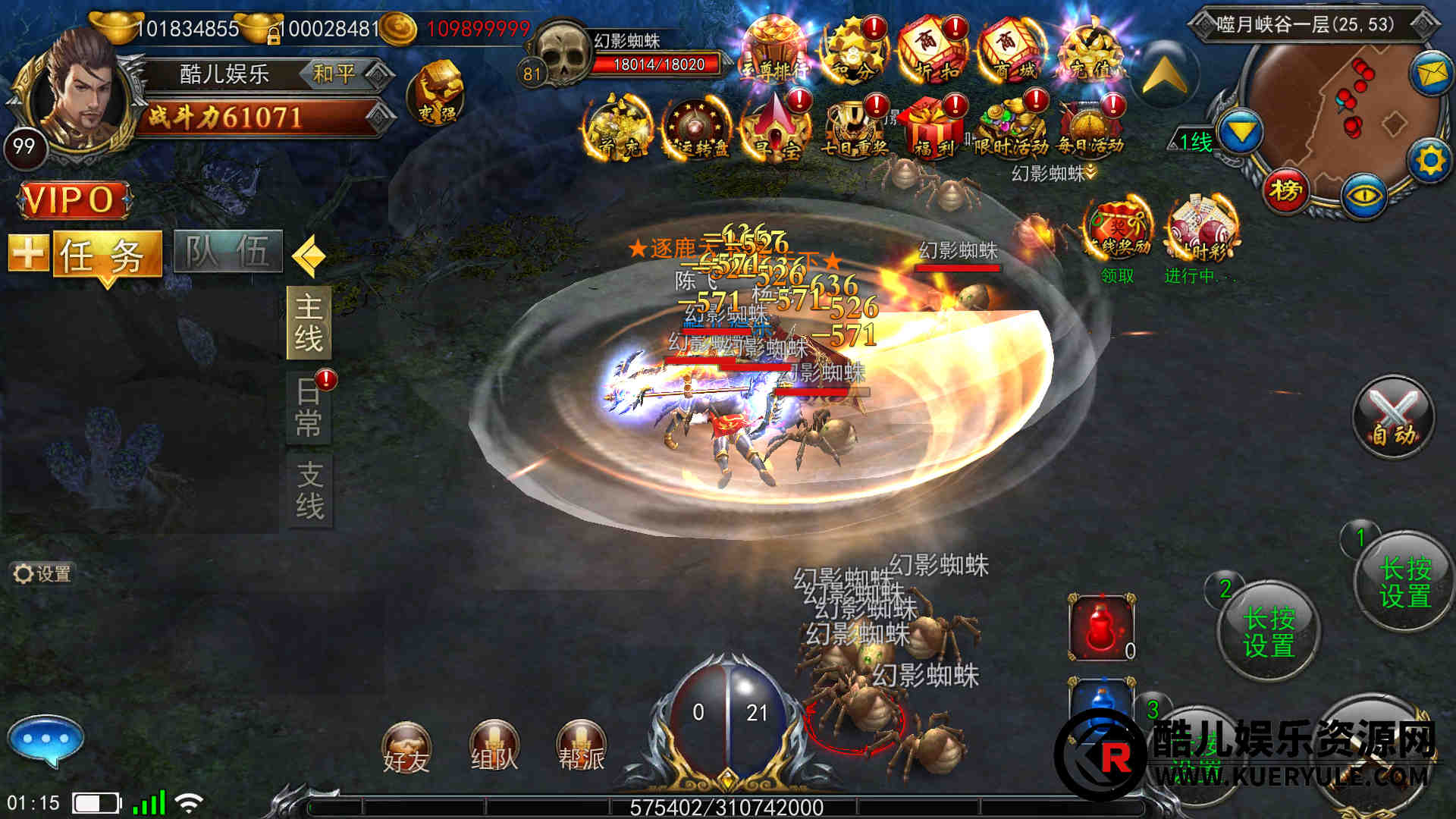Select the 支线 side quest category

point(309,491)
